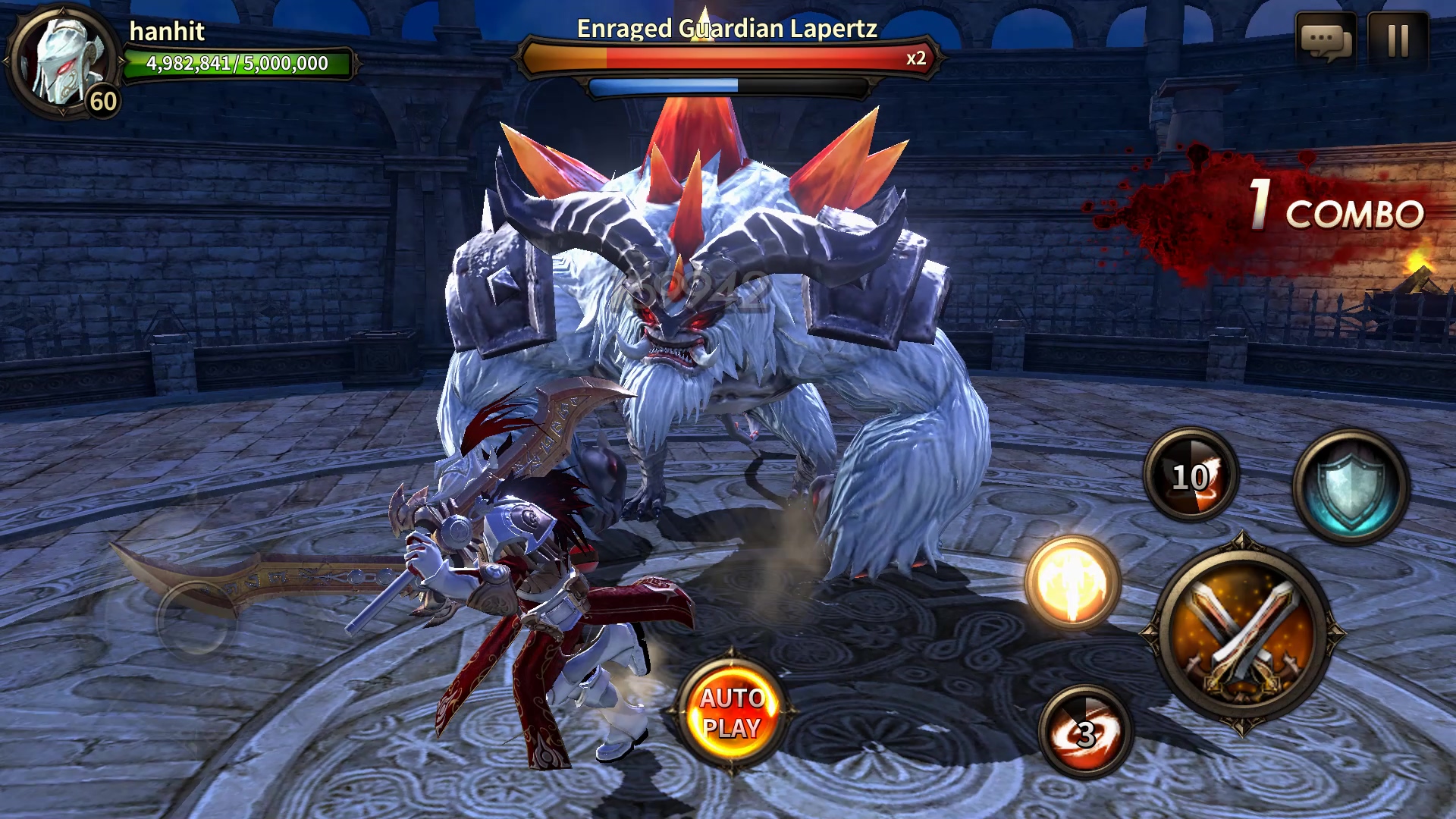Select the skill showing cooldown 10
Viewport: 1456px width, 819px height.
click(x=1191, y=475)
